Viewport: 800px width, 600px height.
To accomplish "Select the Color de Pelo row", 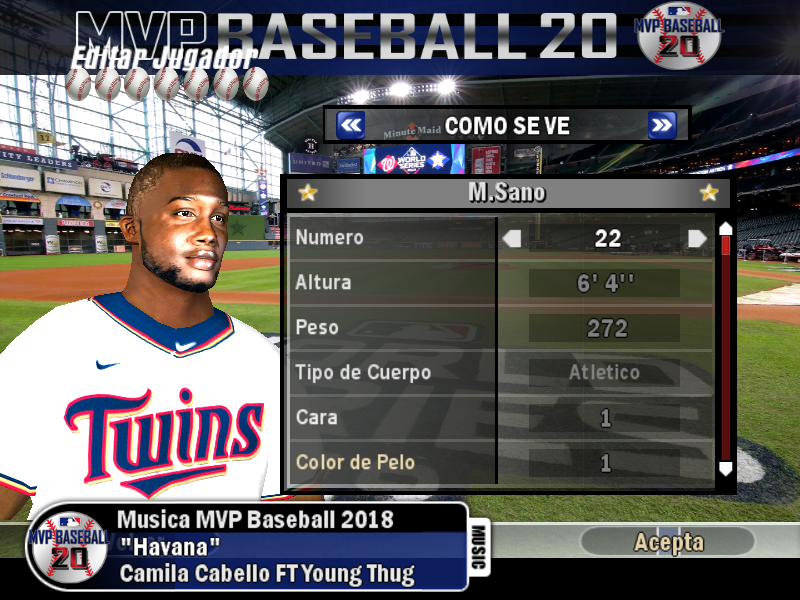I will (x=392, y=463).
